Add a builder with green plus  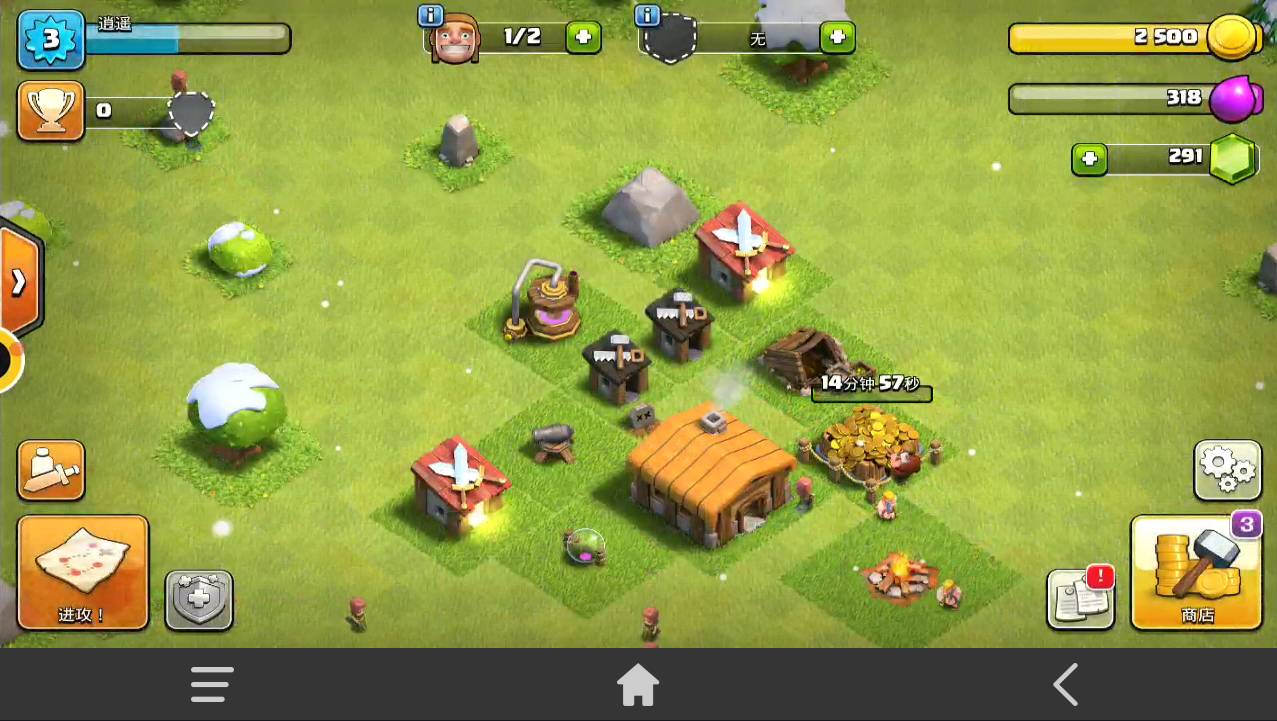(x=583, y=38)
